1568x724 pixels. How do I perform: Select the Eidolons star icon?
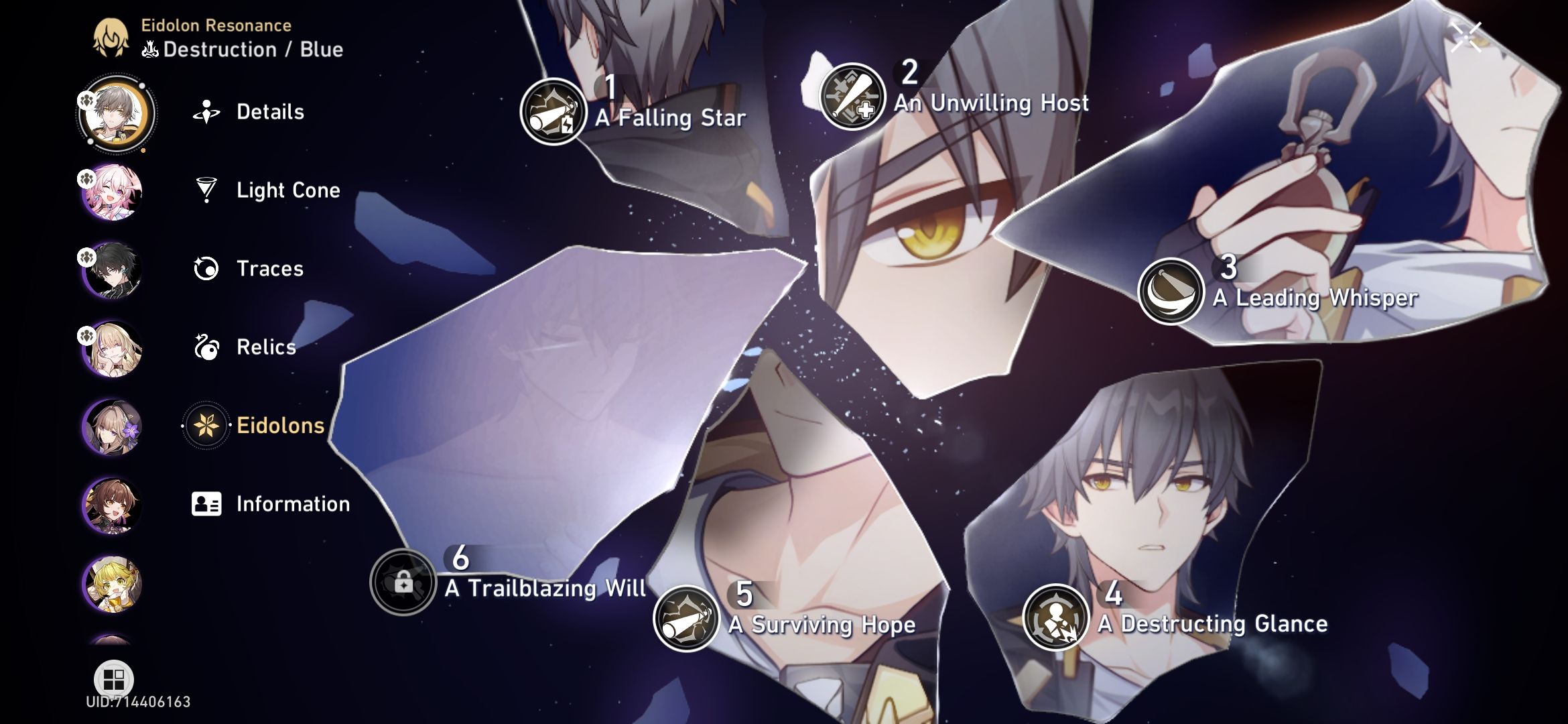(207, 425)
